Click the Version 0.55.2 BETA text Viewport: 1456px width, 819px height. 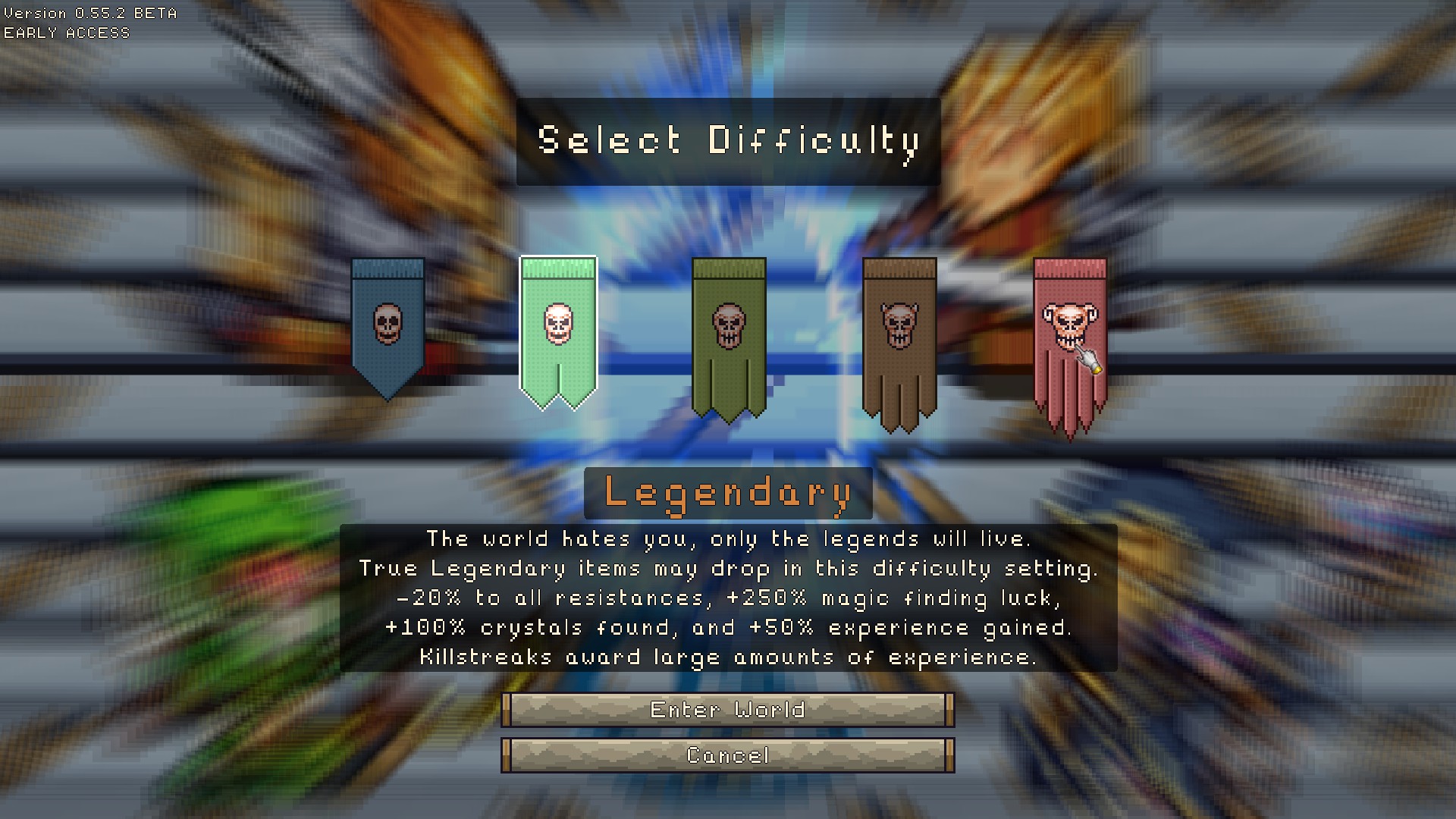click(91, 12)
